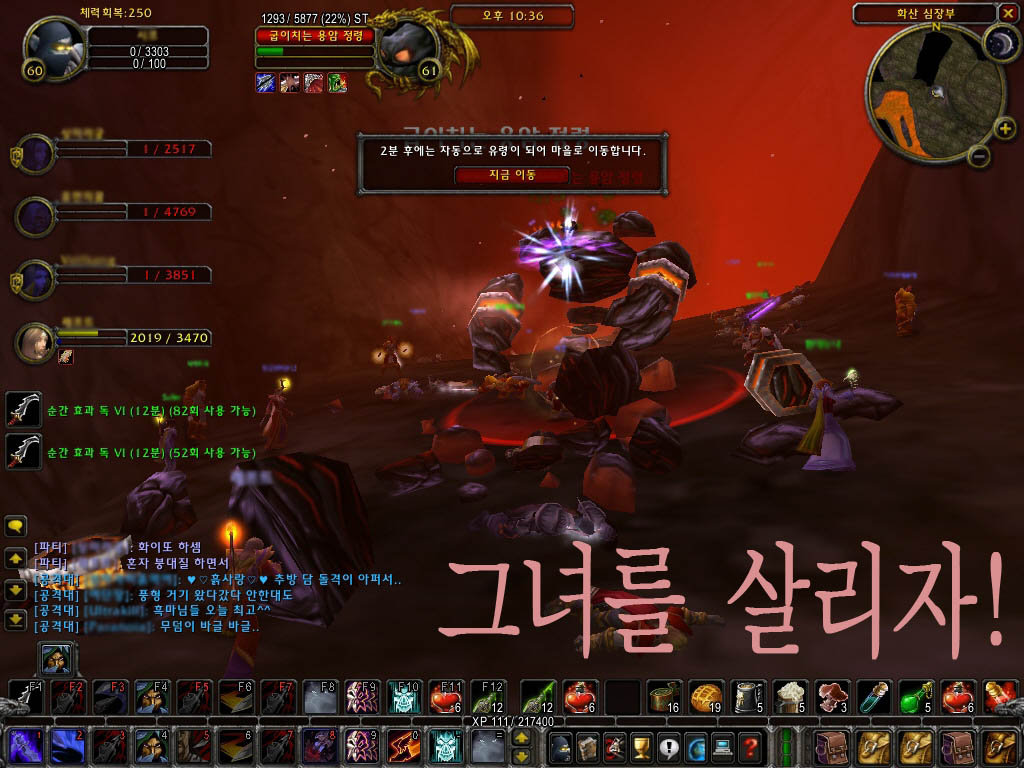Close the minimap with the X button
Image resolution: width=1024 pixels, height=768 pixels.
pos(1007,13)
